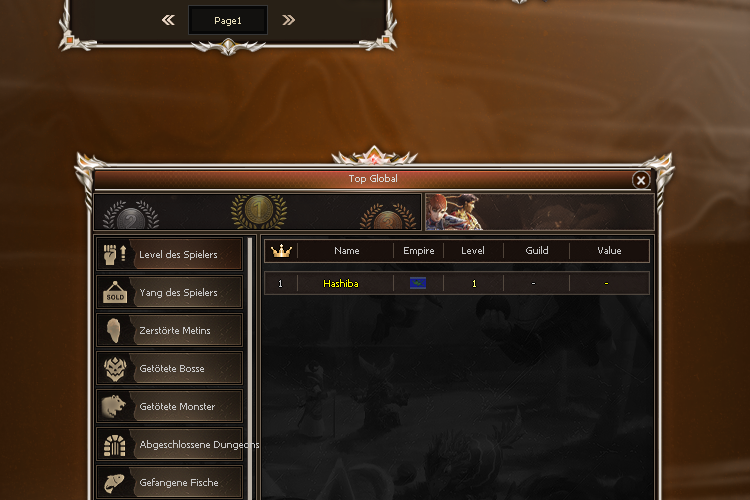Close the Top Global window
Viewport: 750px width, 500px height.
[x=641, y=180]
